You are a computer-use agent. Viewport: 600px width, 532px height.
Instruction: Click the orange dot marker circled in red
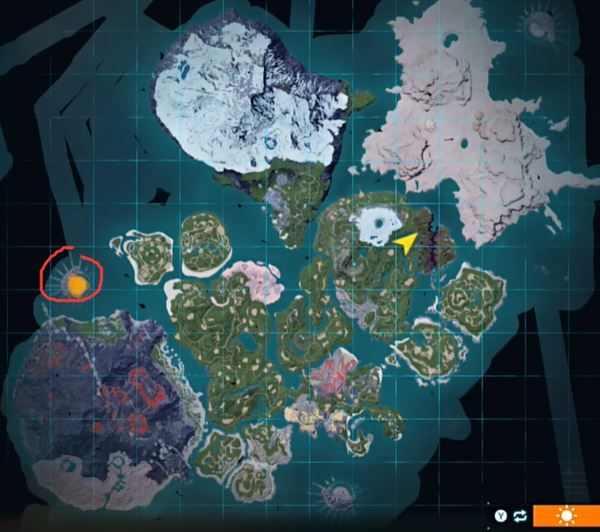(x=76, y=286)
